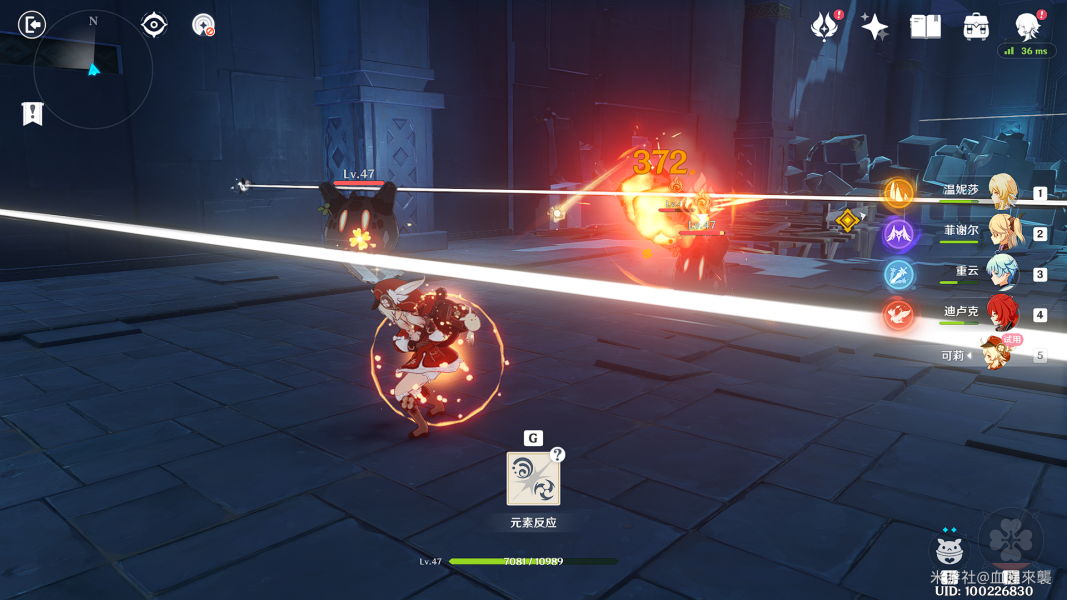Click the red phoenix burst icon beside 迪卢克
Screen dimensions: 1067x600
[898, 315]
